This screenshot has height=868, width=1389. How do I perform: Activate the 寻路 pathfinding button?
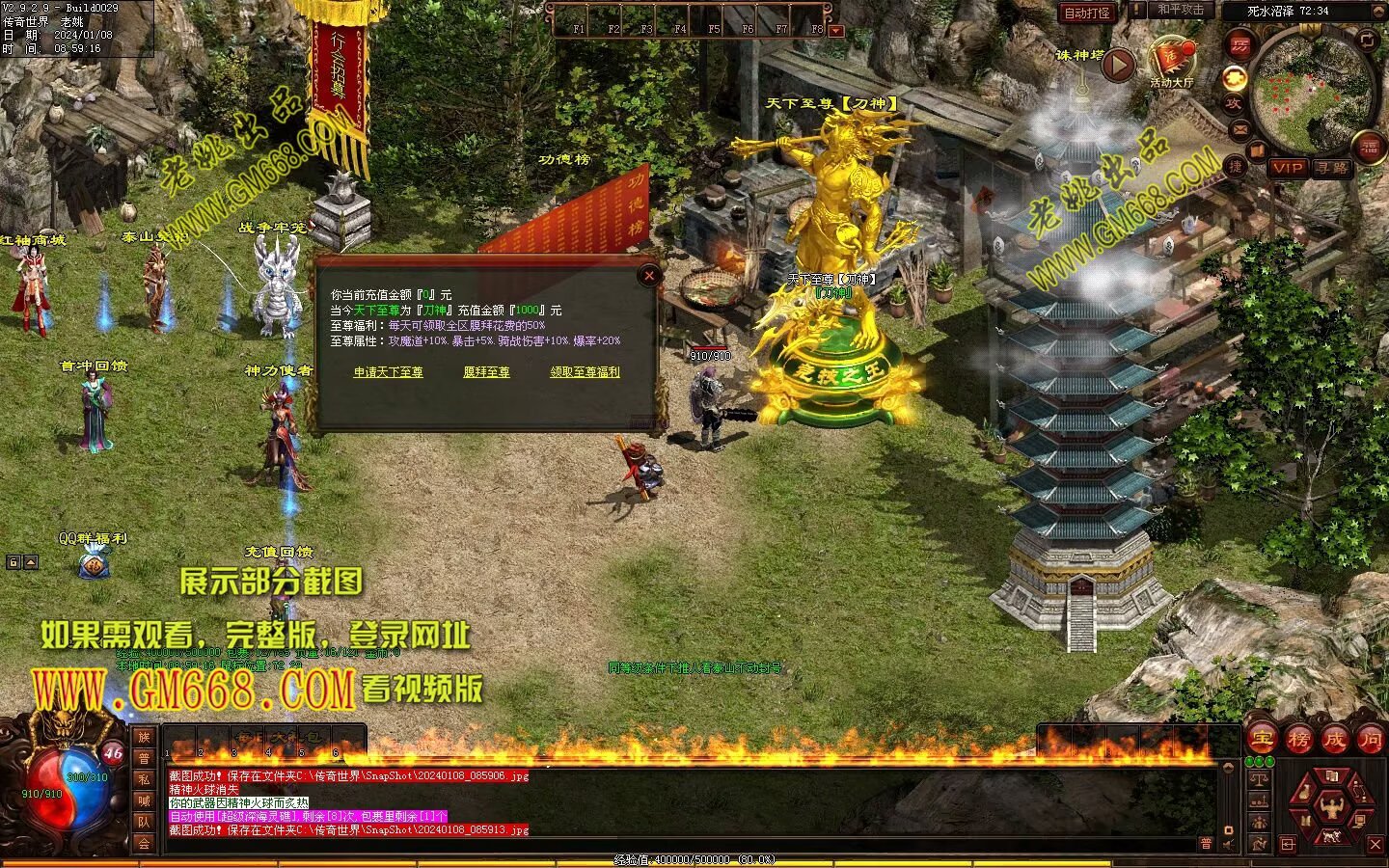pos(1332,167)
